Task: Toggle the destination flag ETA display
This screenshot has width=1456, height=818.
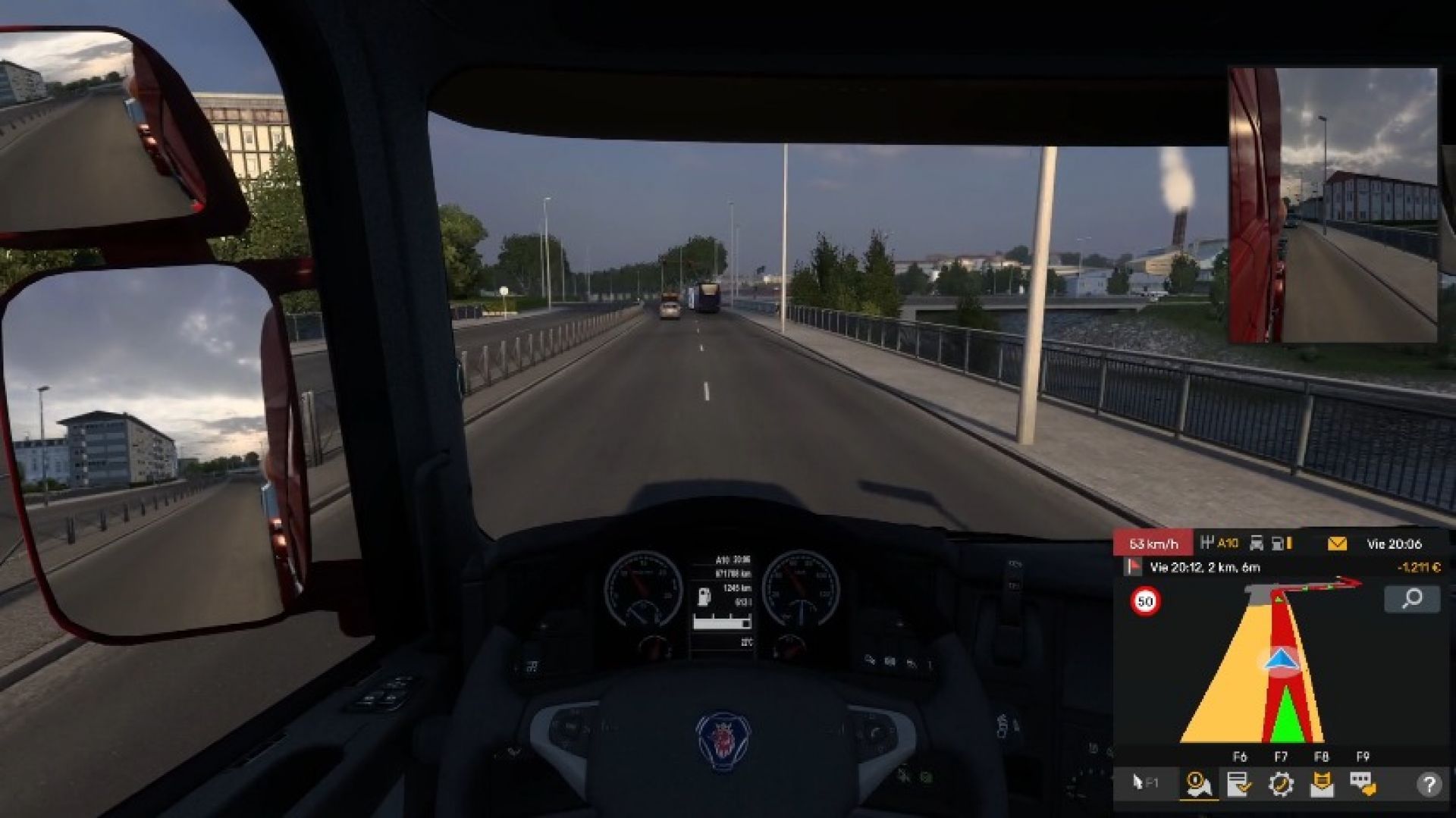Action: pyautogui.click(x=1133, y=567)
